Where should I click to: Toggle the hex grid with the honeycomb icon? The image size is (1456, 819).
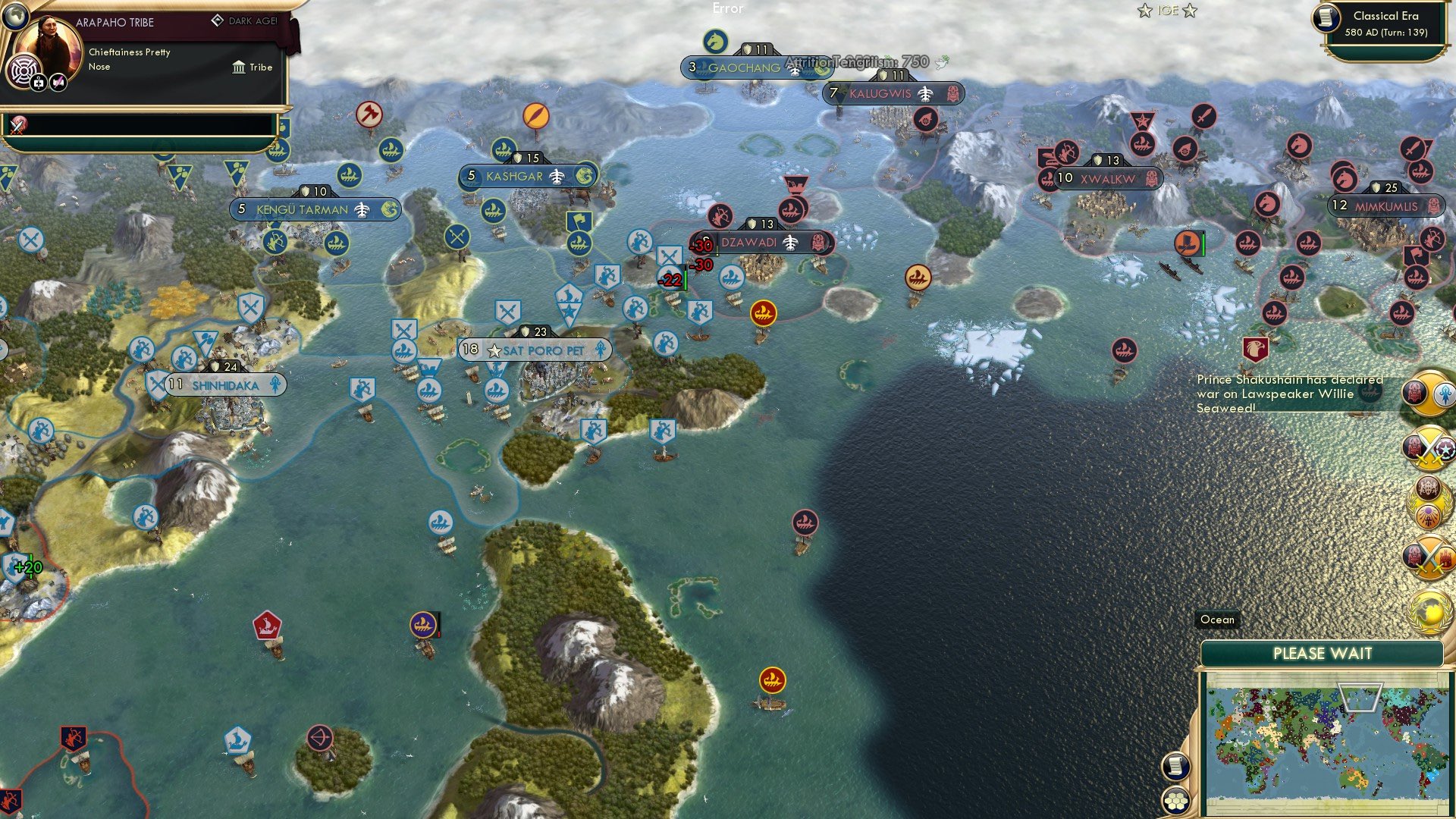[x=1176, y=799]
